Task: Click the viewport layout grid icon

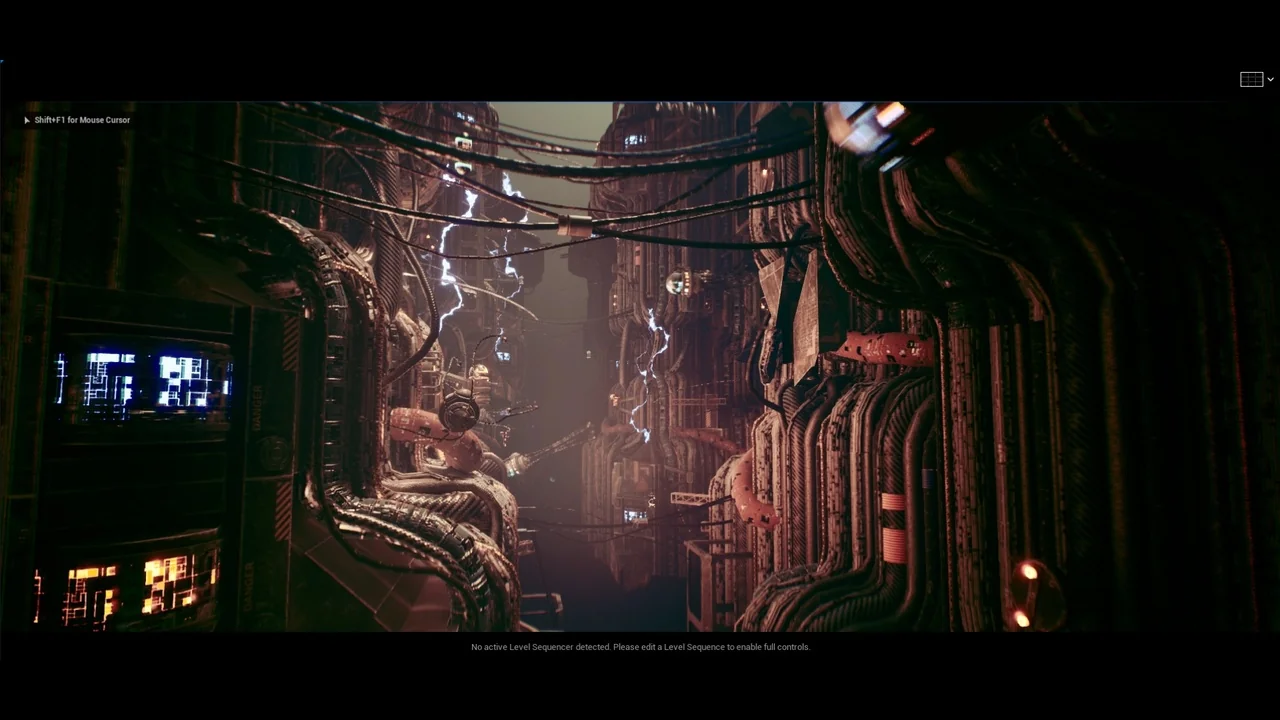Action: tap(1251, 79)
